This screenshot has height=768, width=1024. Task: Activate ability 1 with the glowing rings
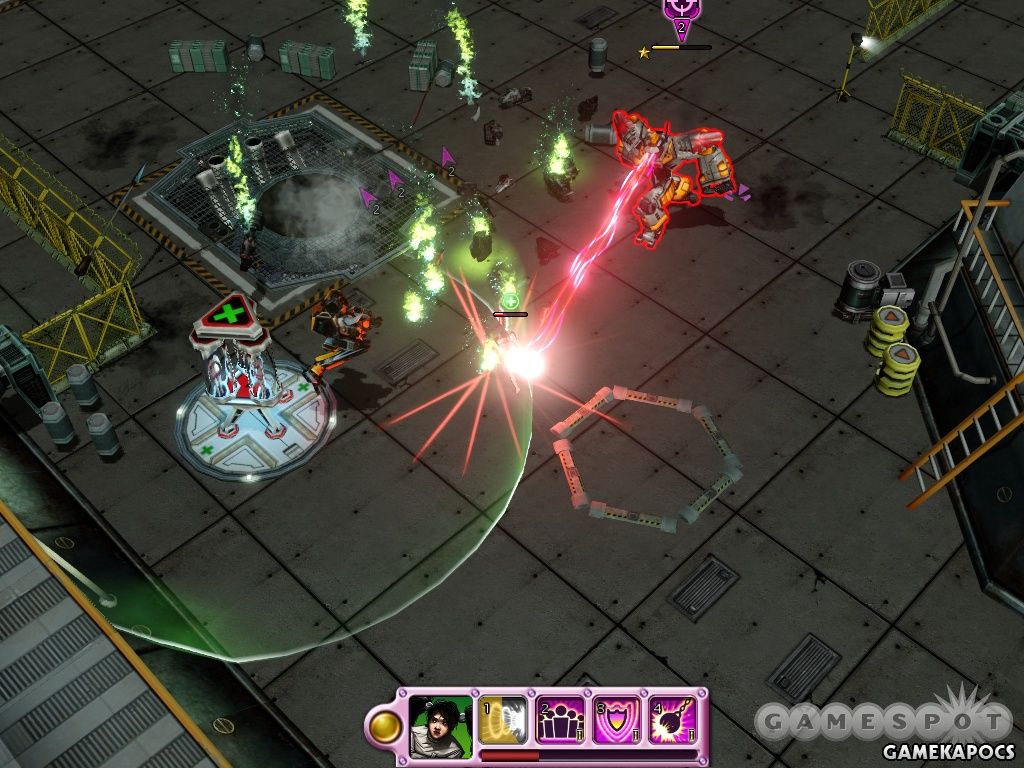point(502,720)
